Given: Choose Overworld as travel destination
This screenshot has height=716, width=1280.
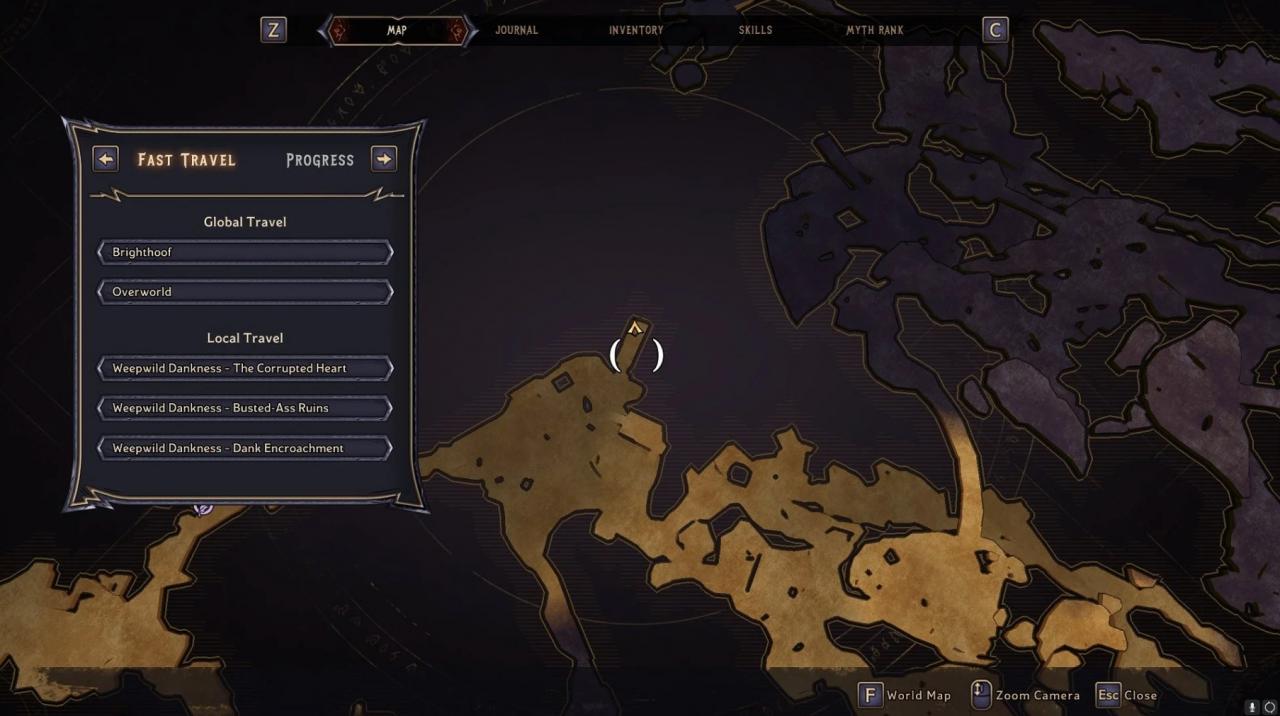Looking at the screenshot, I should (x=245, y=292).
